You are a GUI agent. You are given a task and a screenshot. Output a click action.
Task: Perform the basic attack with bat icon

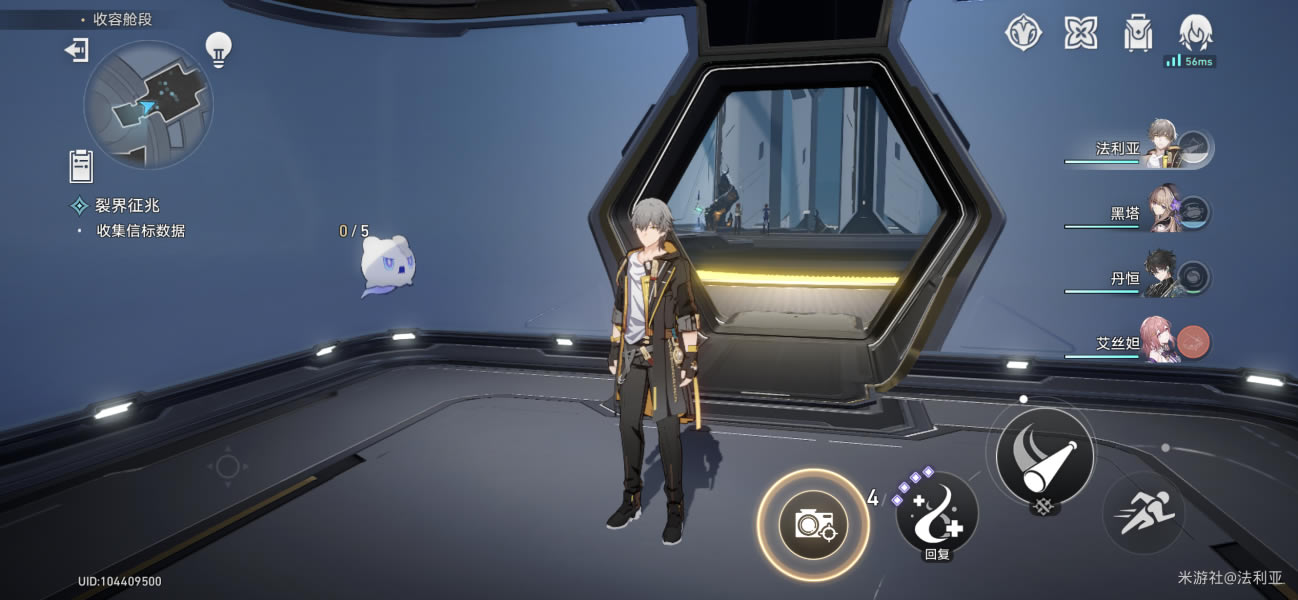click(x=1044, y=455)
